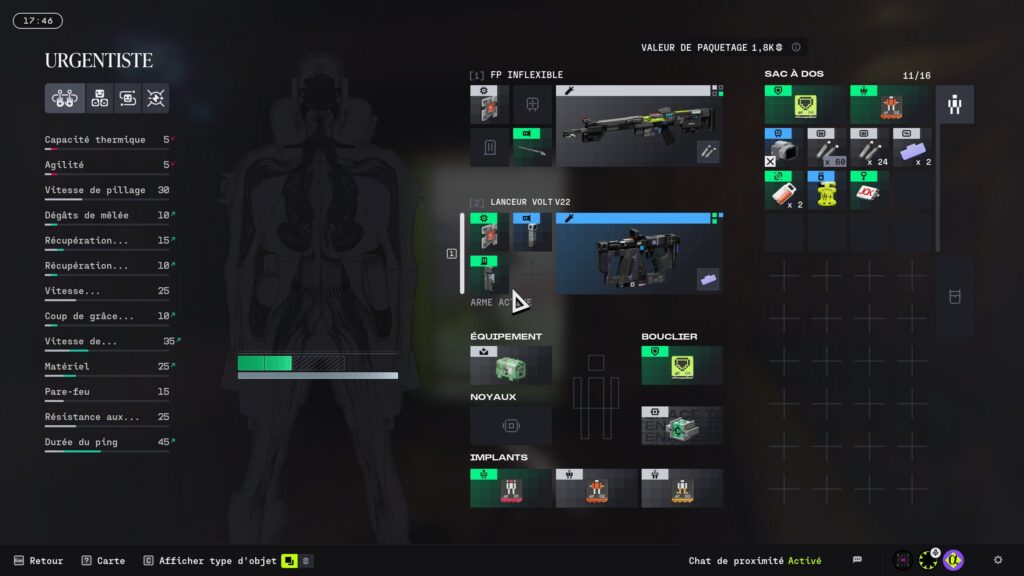
Task: Open the character figure tab beside backpack
Action: click(x=954, y=104)
